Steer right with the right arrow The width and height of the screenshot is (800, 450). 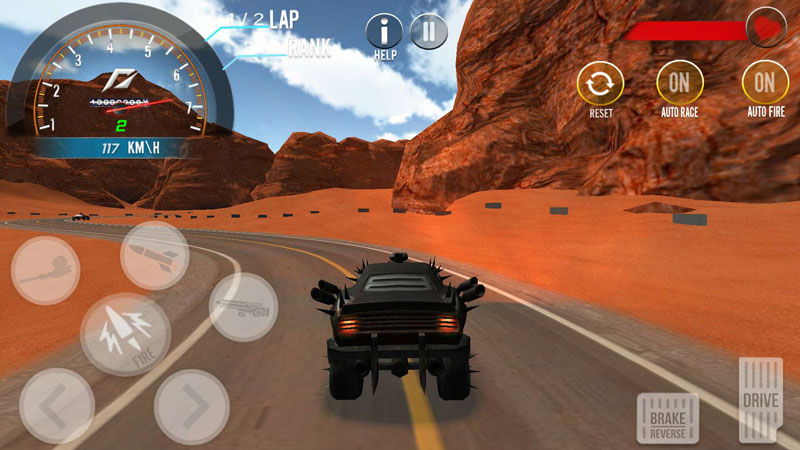coord(191,406)
